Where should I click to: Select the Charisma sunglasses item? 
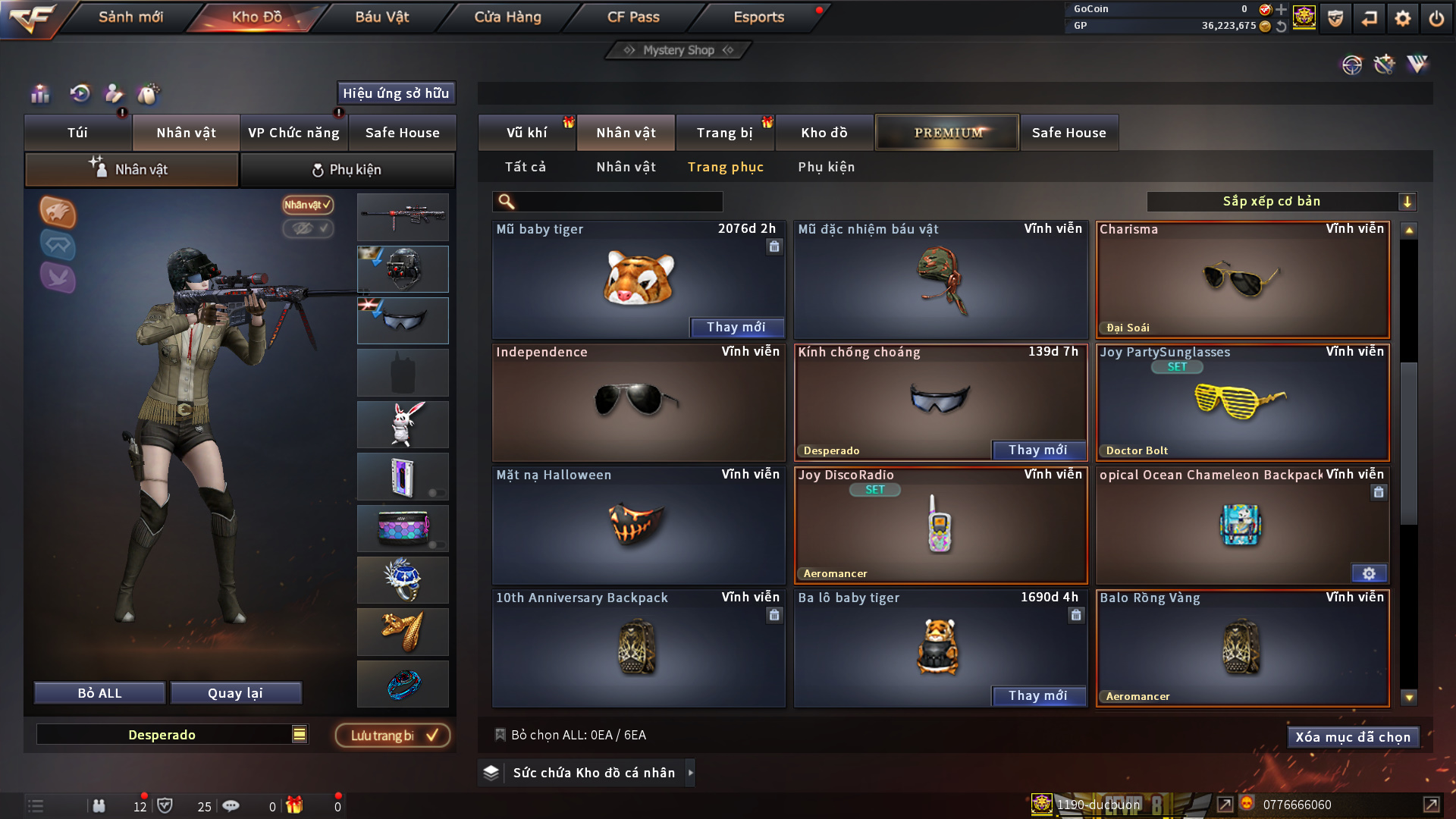[x=1242, y=279]
